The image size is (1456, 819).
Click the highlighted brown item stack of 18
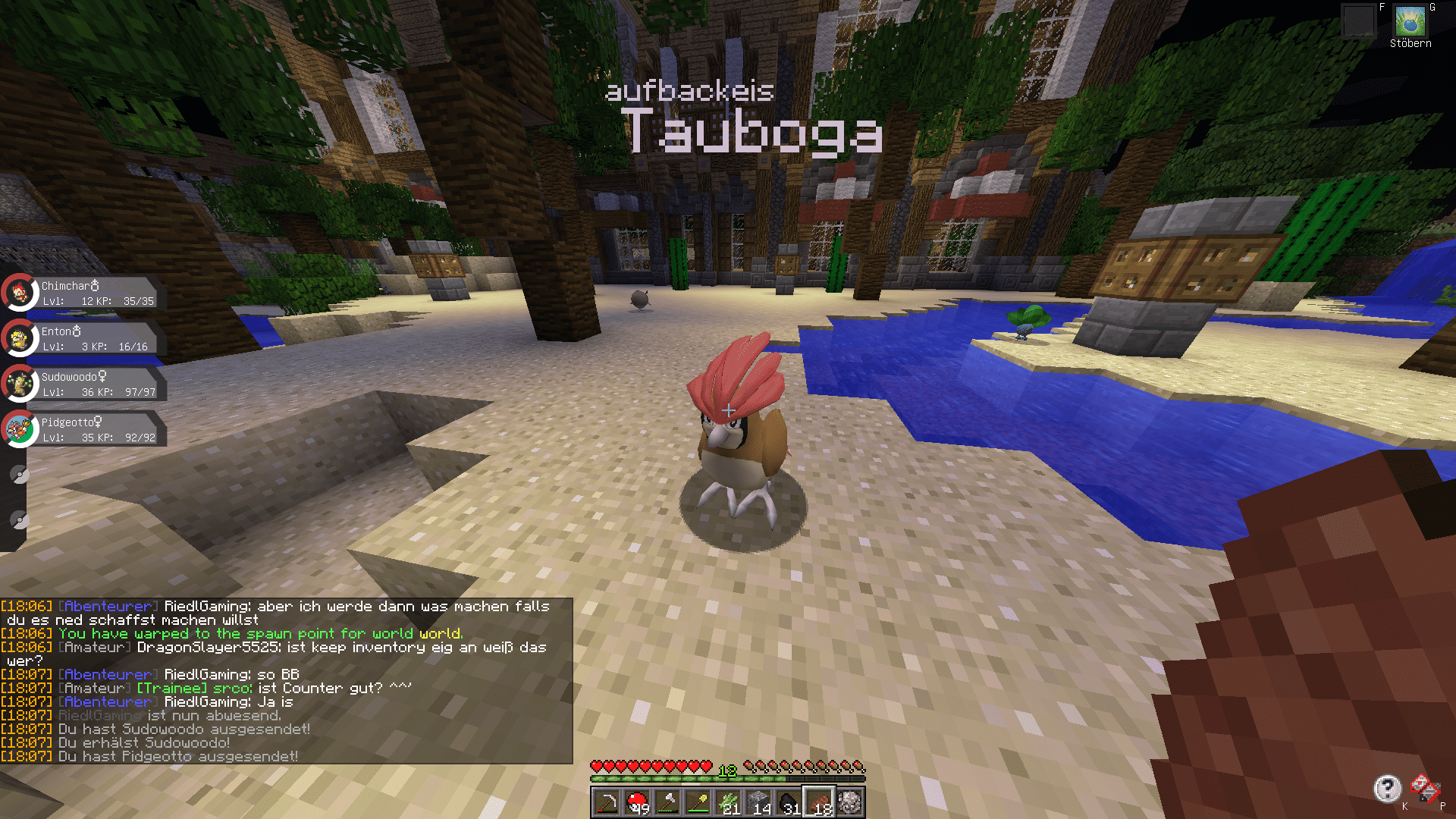[819, 803]
